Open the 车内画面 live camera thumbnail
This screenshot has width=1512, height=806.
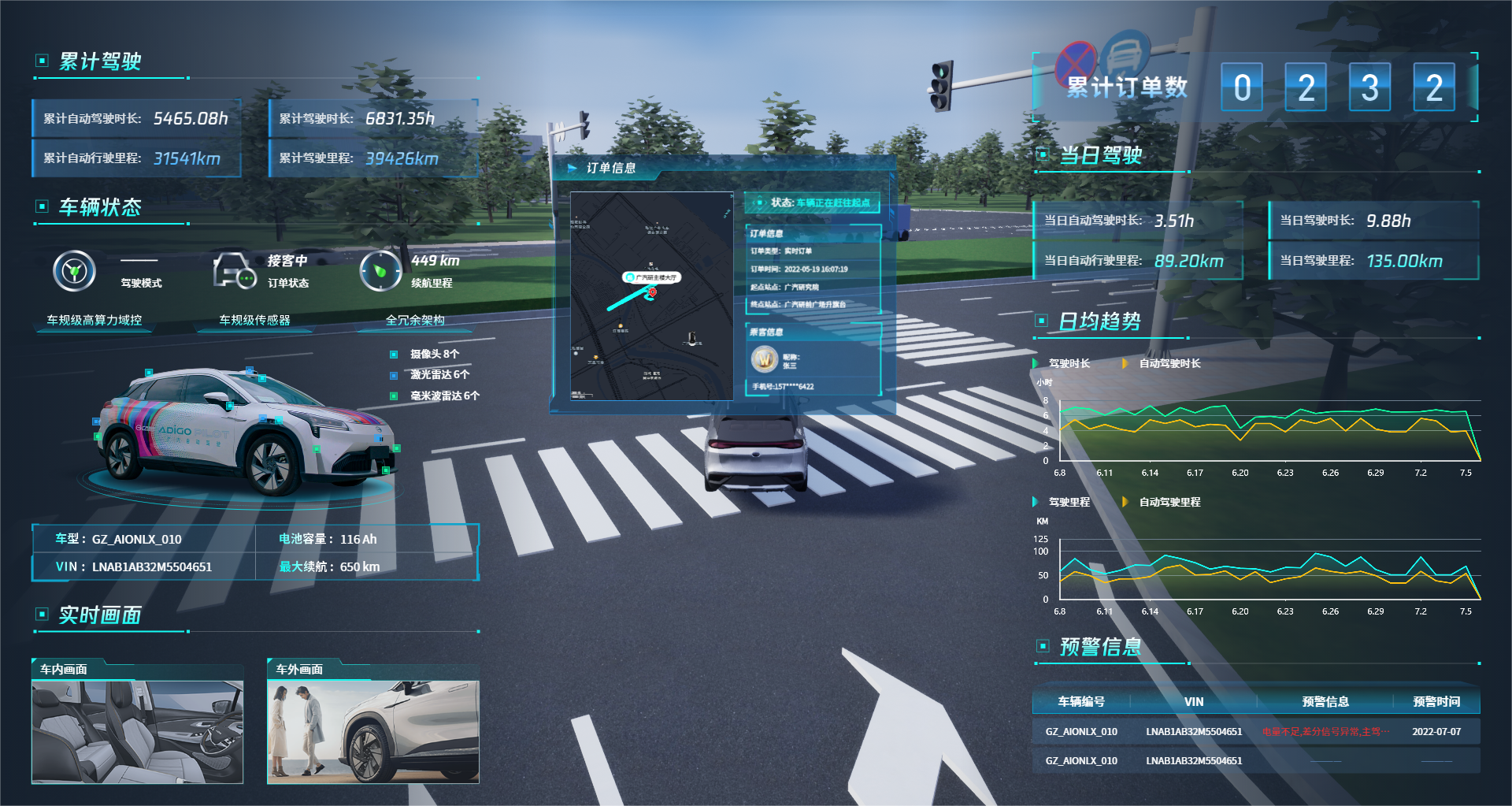pyautogui.click(x=137, y=732)
